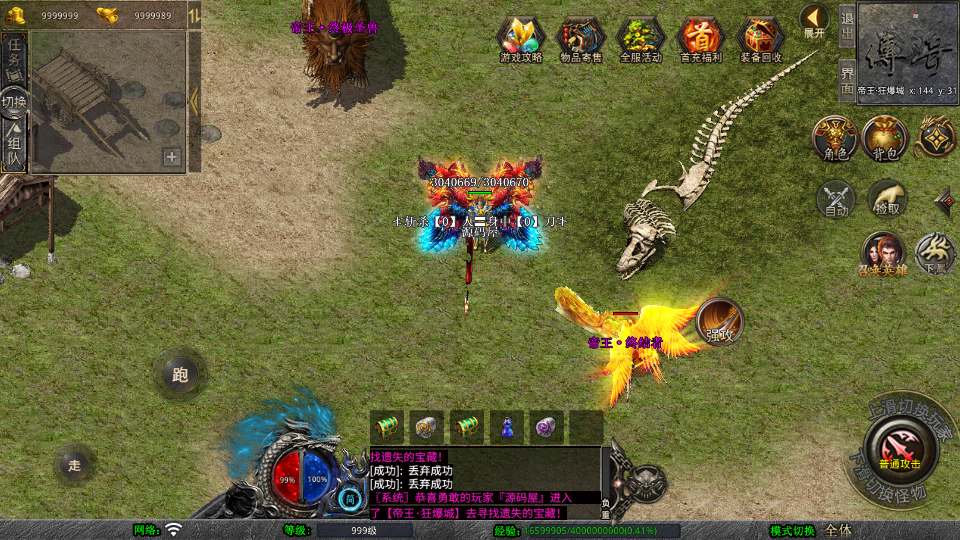Toggle the 跑 run button
The height and width of the screenshot is (540, 960).
point(180,375)
